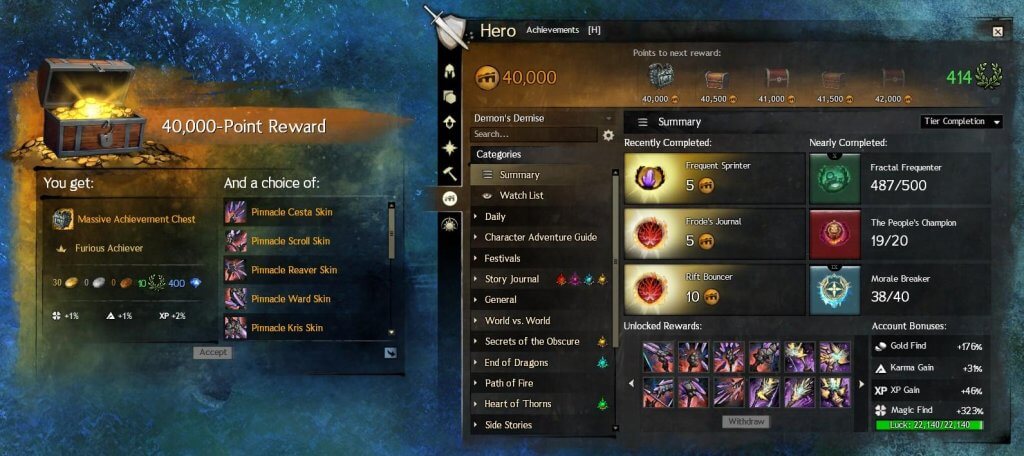Accept the 40,000-point reward
This screenshot has height=456, width=1024.
212,353
